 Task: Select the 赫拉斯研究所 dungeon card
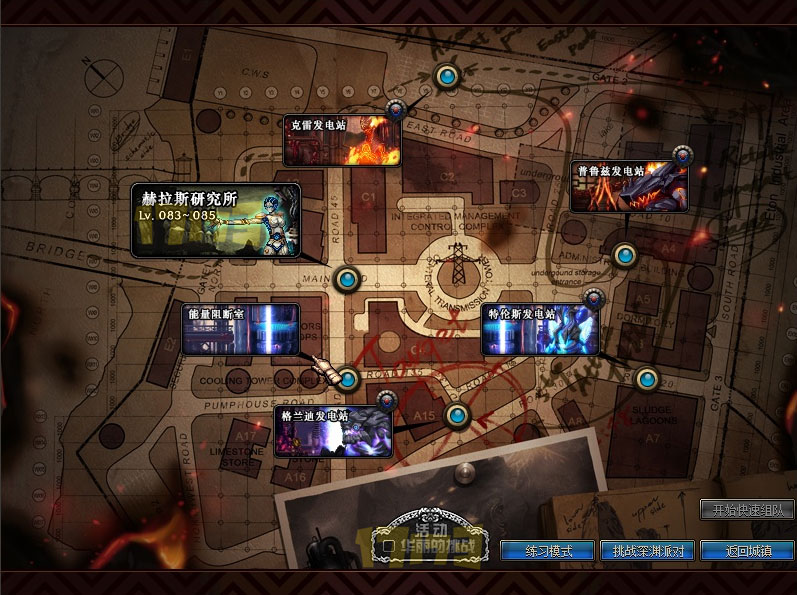(x=216, y=220)
